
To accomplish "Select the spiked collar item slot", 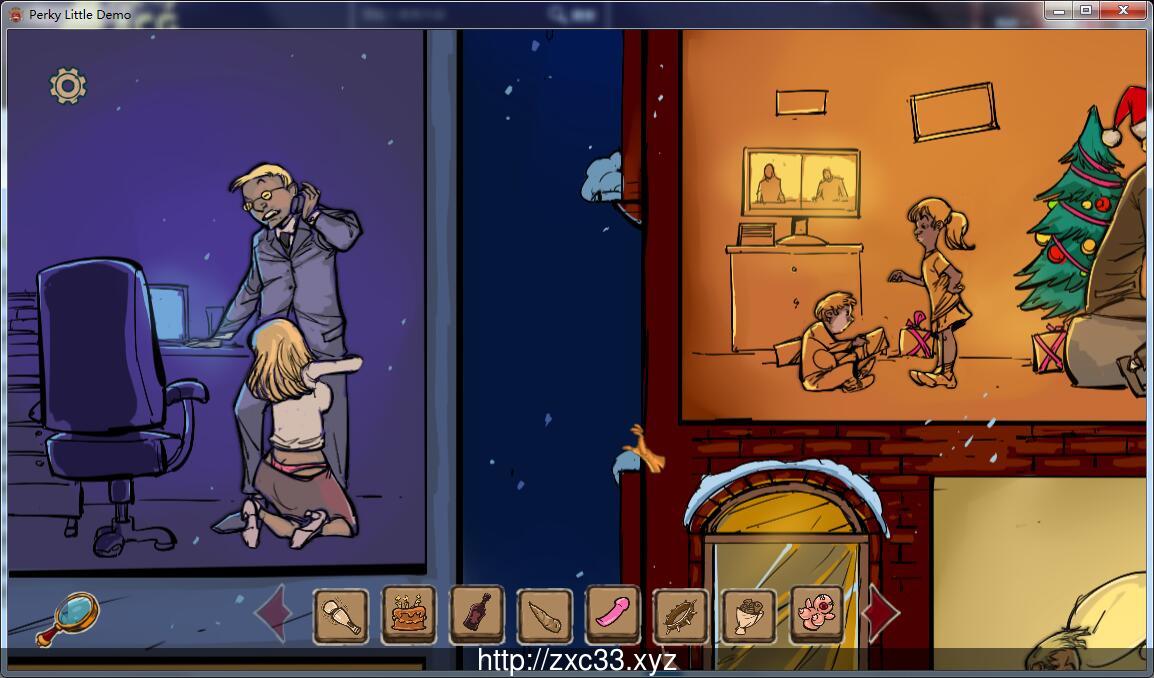I will pos(681,614).
